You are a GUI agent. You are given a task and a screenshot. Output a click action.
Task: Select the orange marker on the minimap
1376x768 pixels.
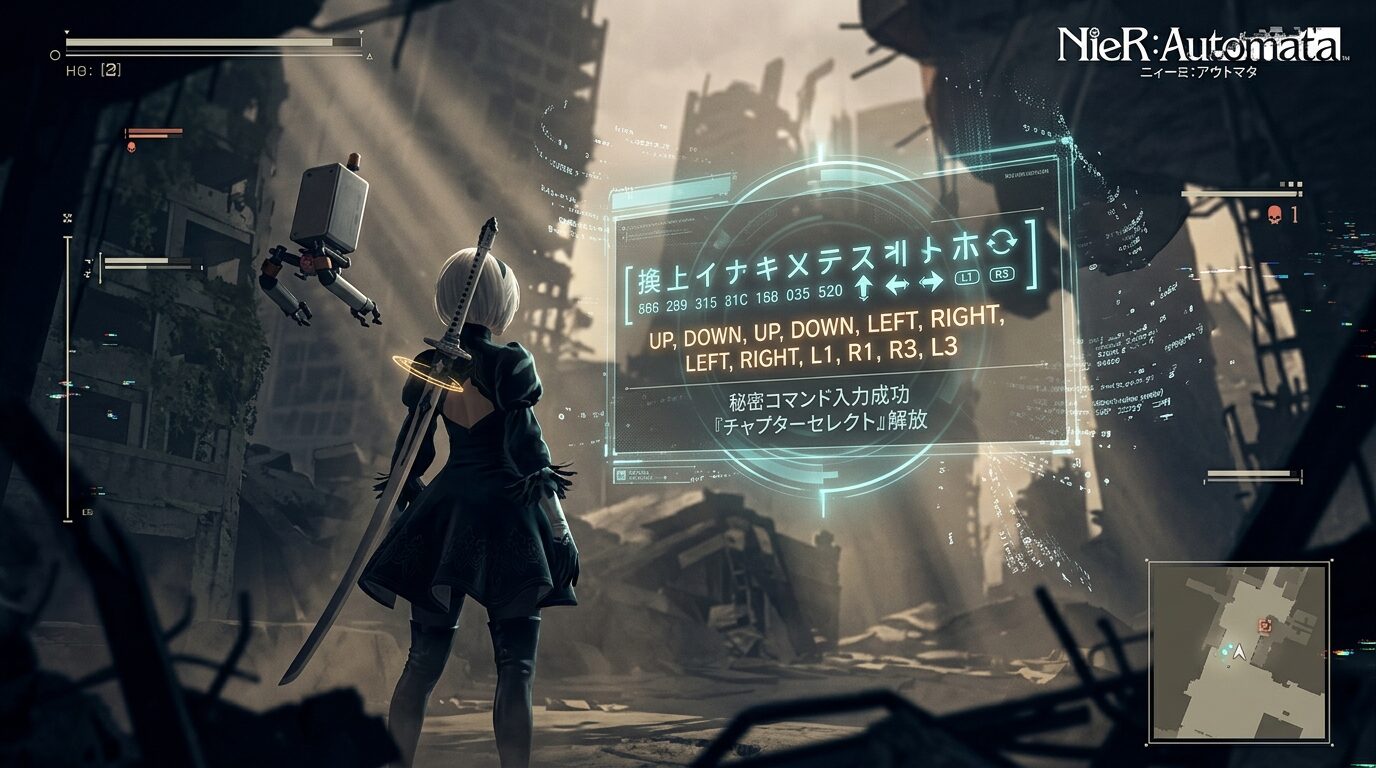coord(1266,626)
